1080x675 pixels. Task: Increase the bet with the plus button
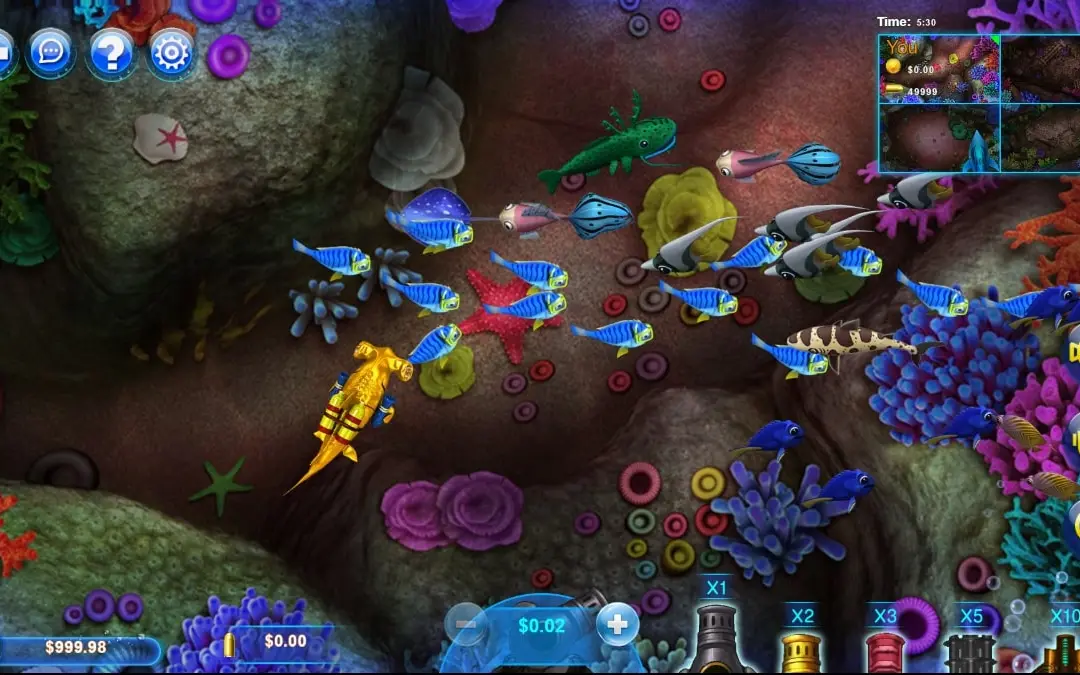click(617, 626)
